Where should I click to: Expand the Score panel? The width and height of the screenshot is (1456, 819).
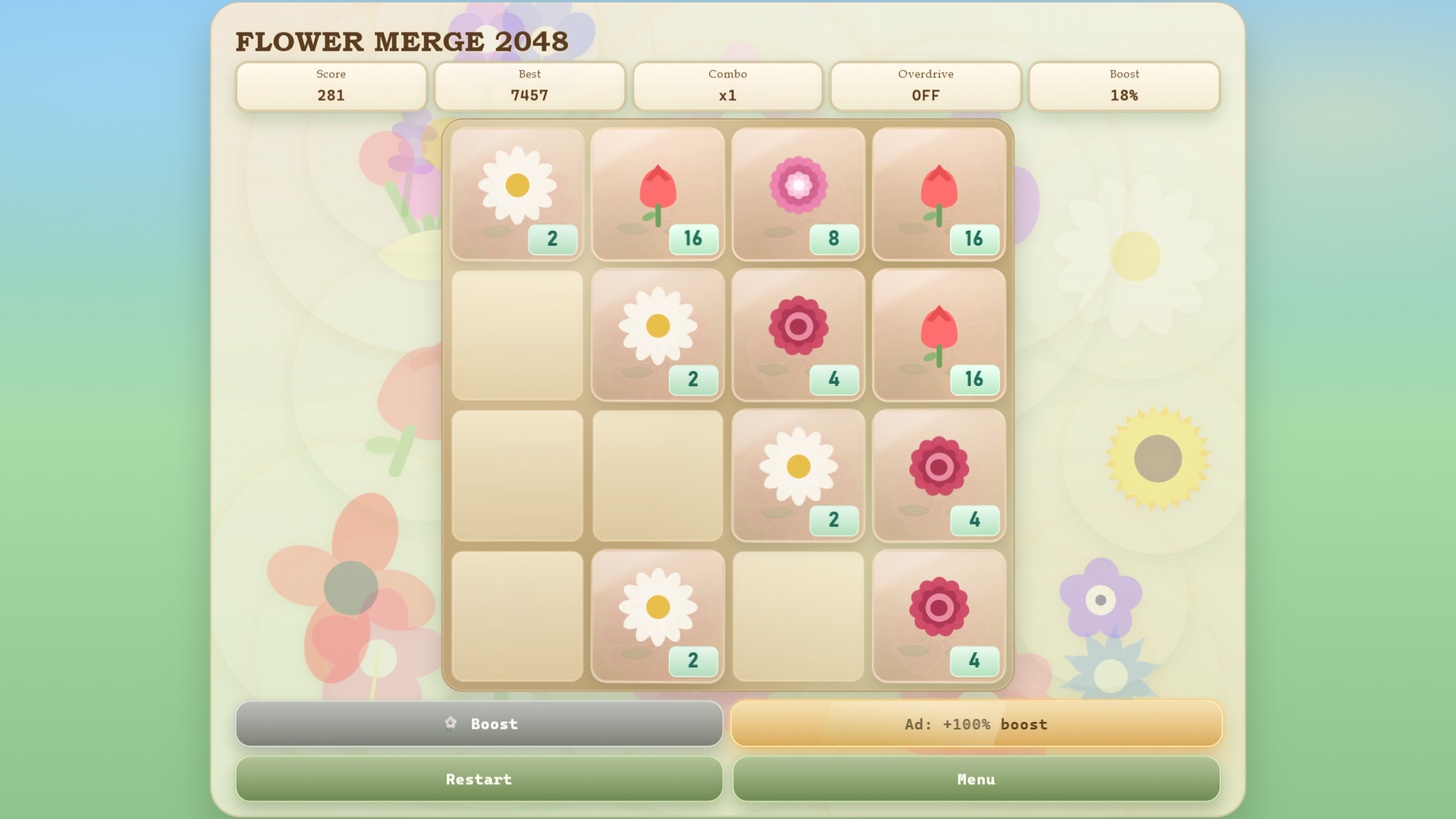point(331,86)
